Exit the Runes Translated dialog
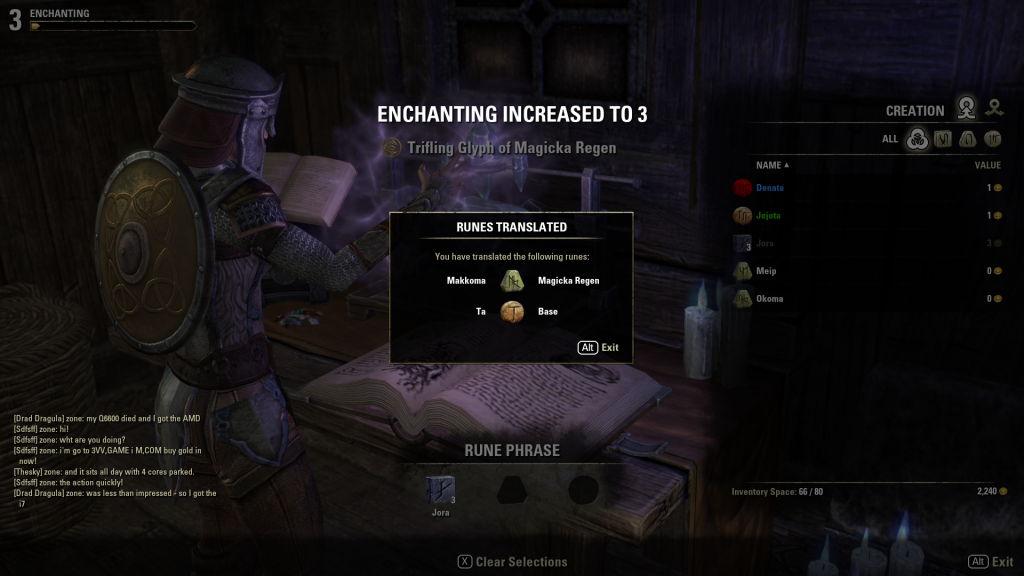The image size is (1024, 576). (599, 348)
